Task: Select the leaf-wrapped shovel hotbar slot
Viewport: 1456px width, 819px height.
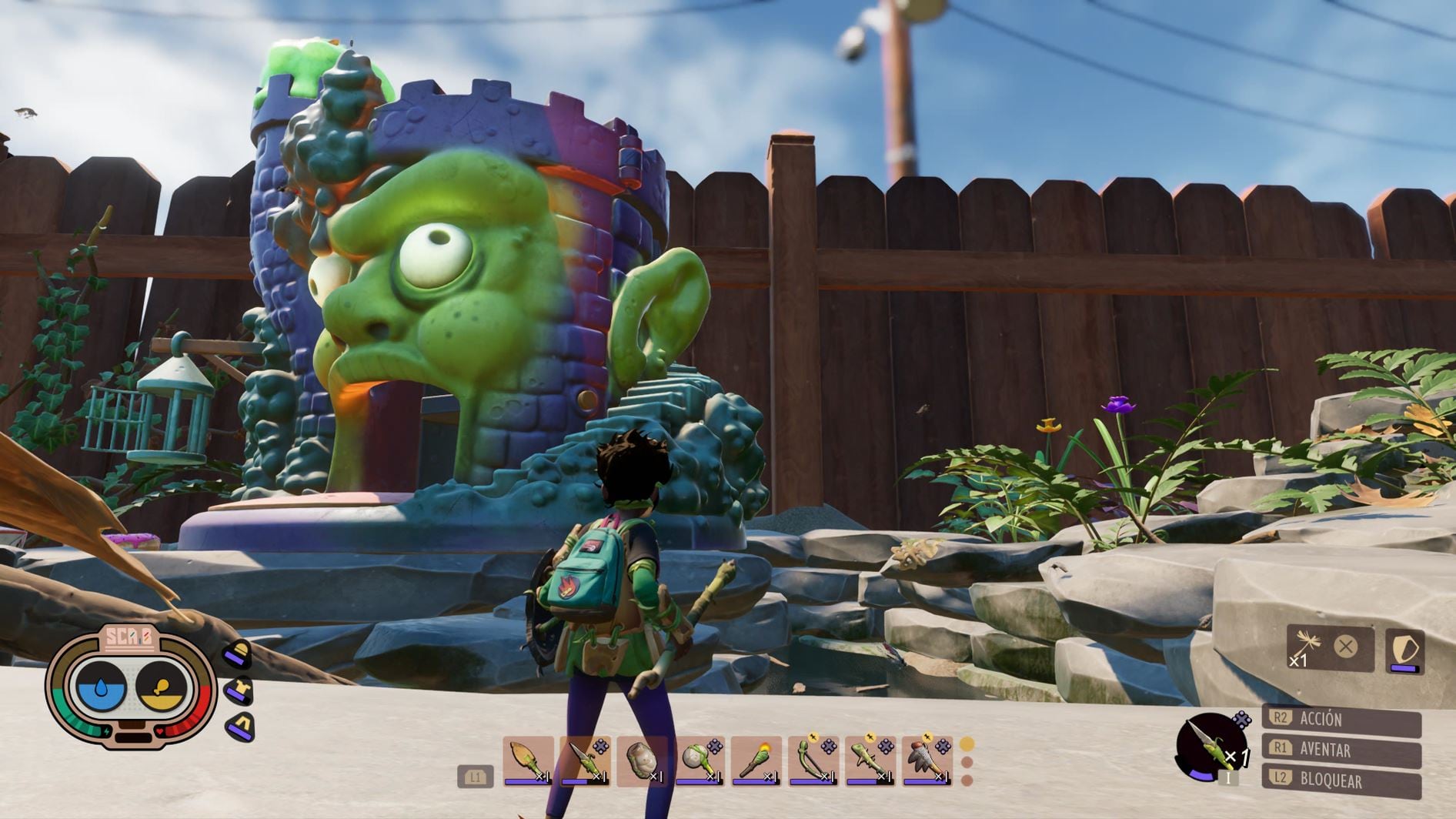Action: click(528, 761)
